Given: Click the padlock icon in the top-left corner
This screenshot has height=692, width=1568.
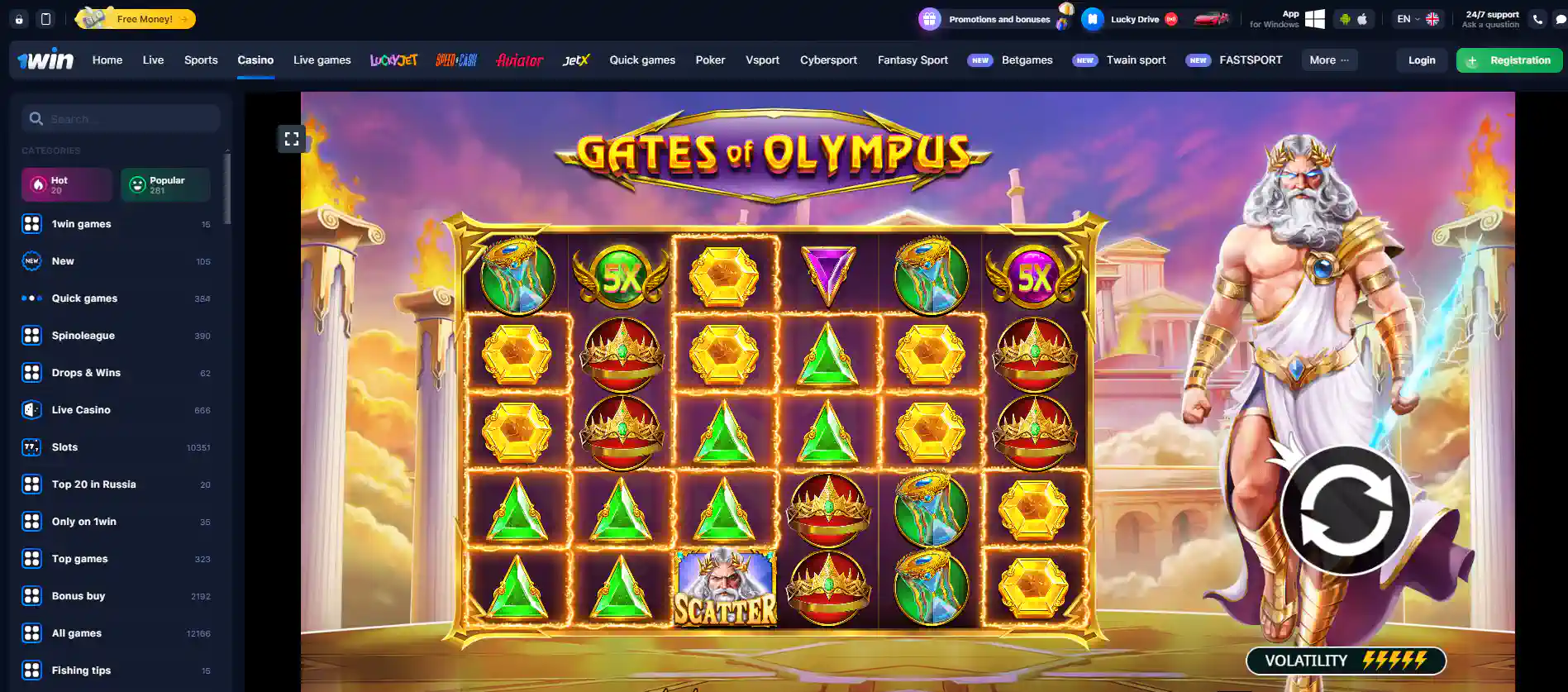Looking at the screenshot, I should click(18, 18).
